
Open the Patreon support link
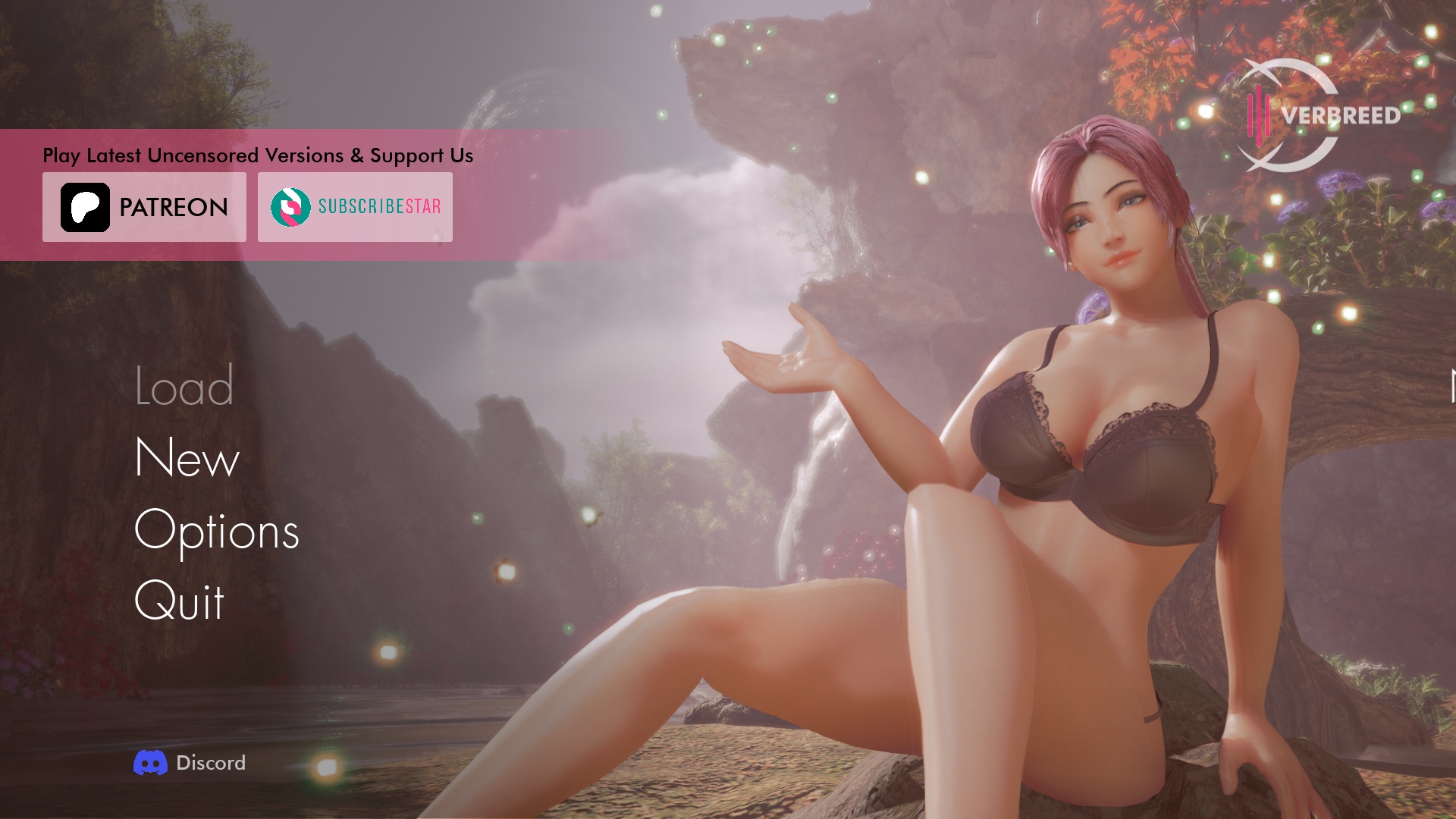tap(144, 207)
